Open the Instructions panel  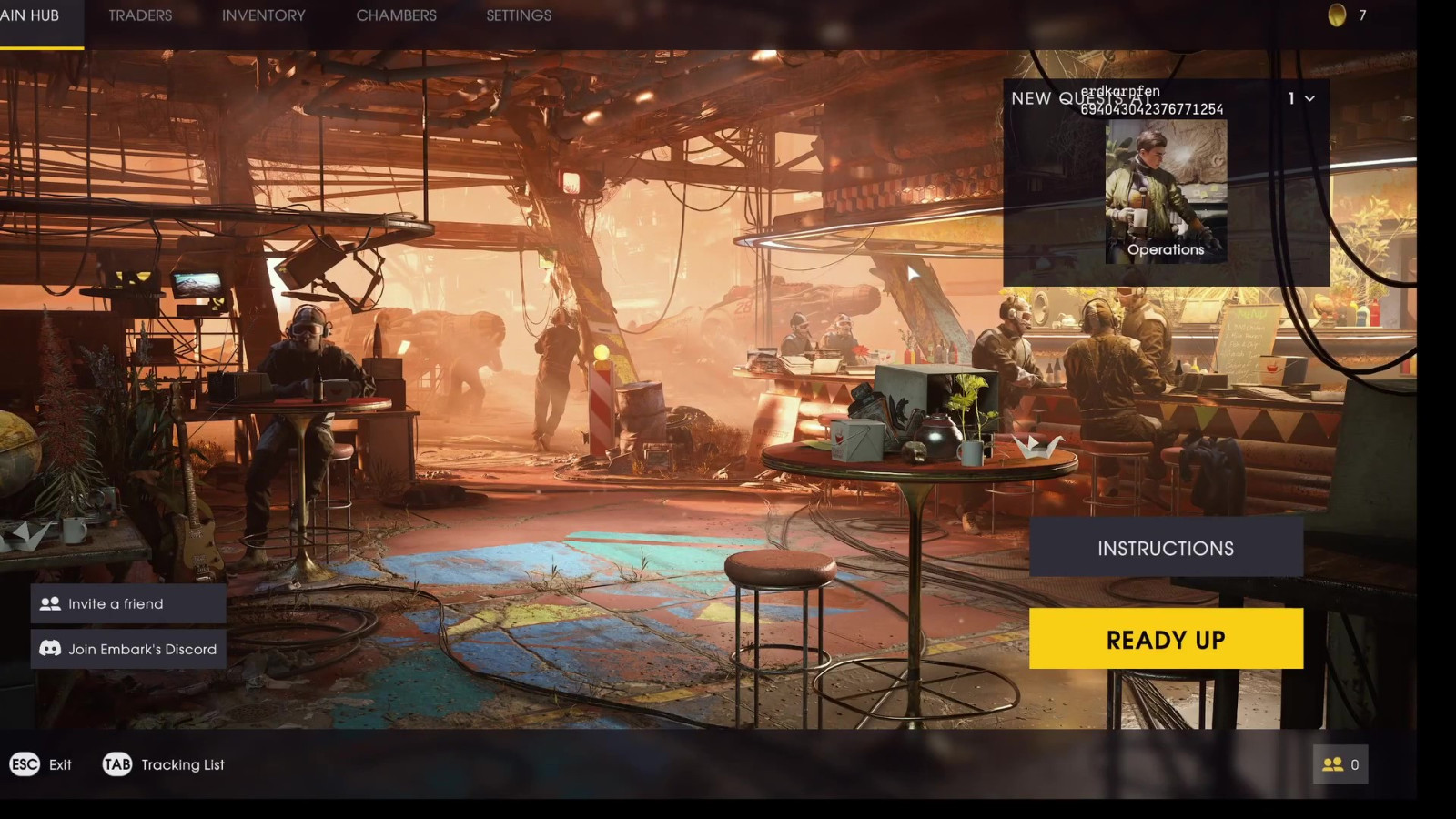1166,548
